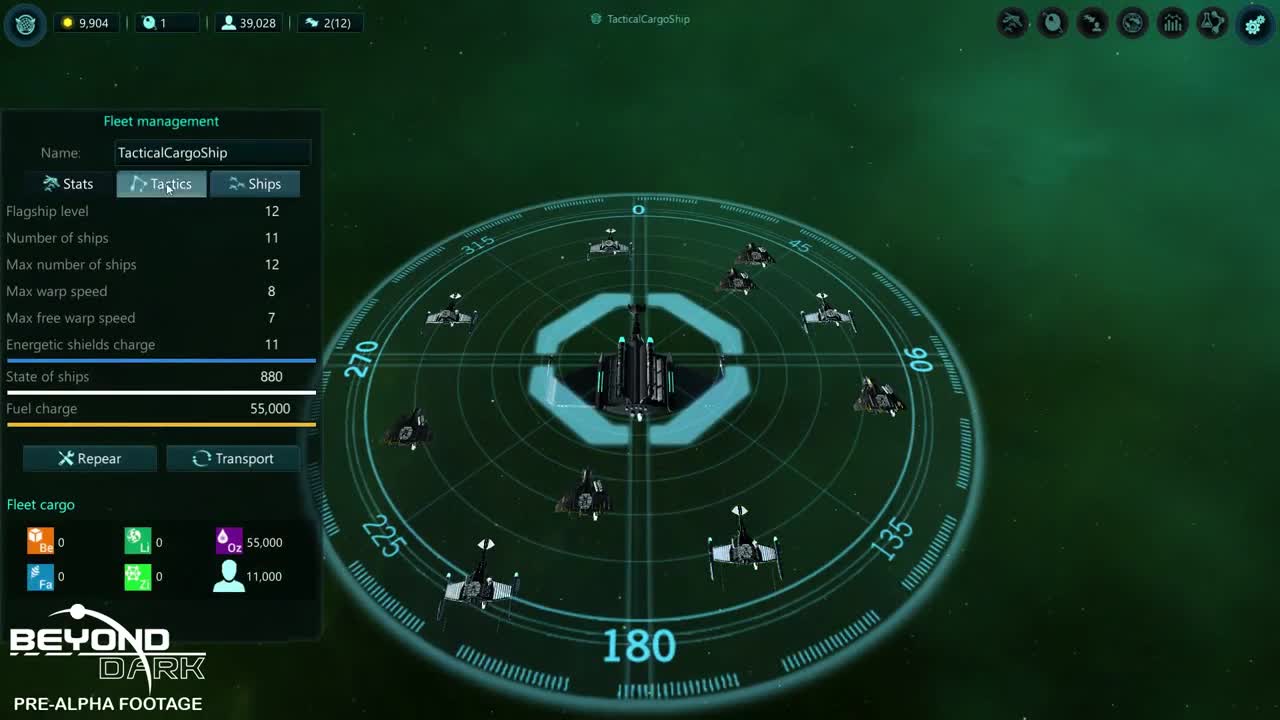Click the highlighted fleet gears icon top right

click(1254, 23)
